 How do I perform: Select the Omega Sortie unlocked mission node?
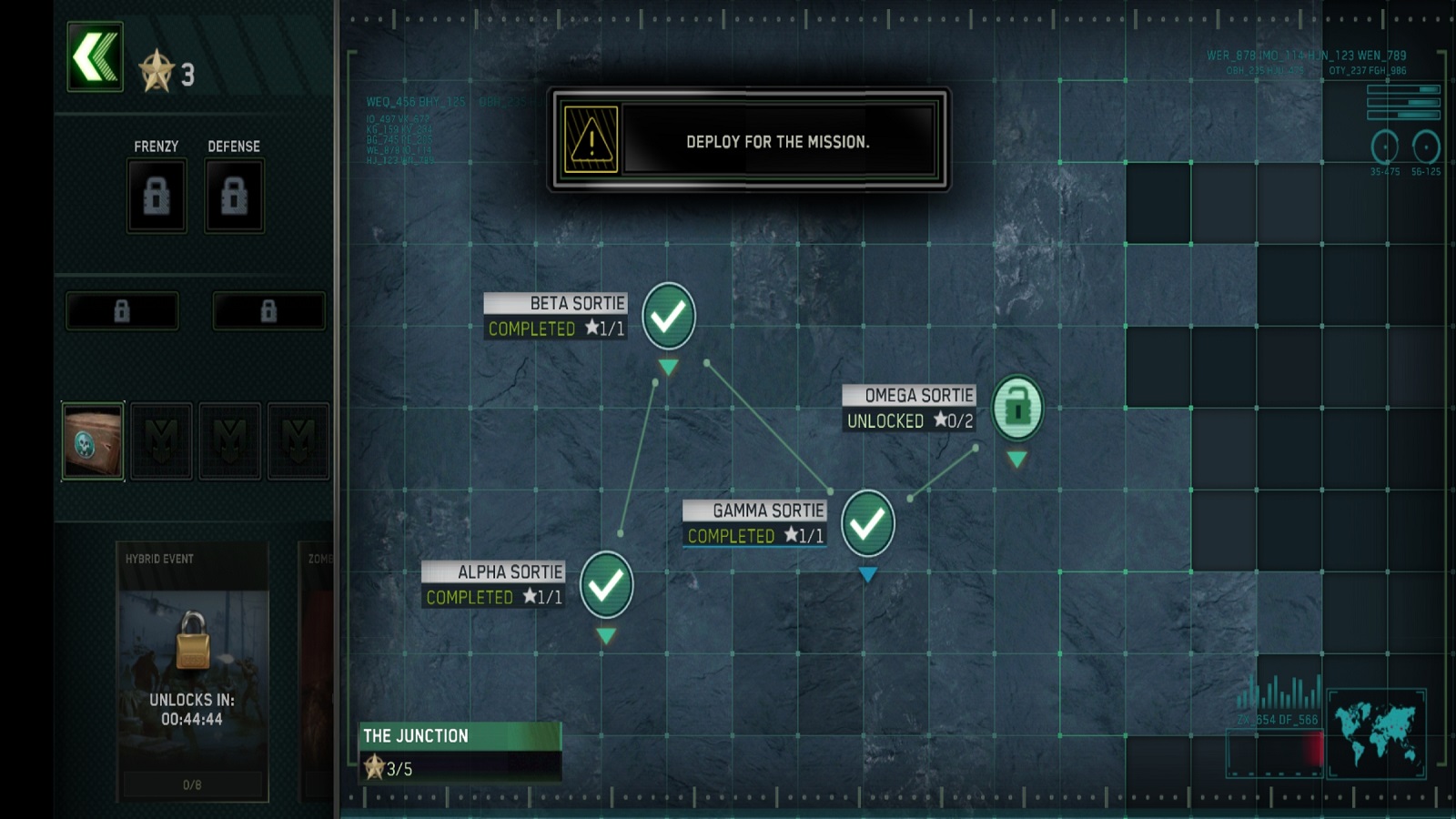[x=1016, y=408]
